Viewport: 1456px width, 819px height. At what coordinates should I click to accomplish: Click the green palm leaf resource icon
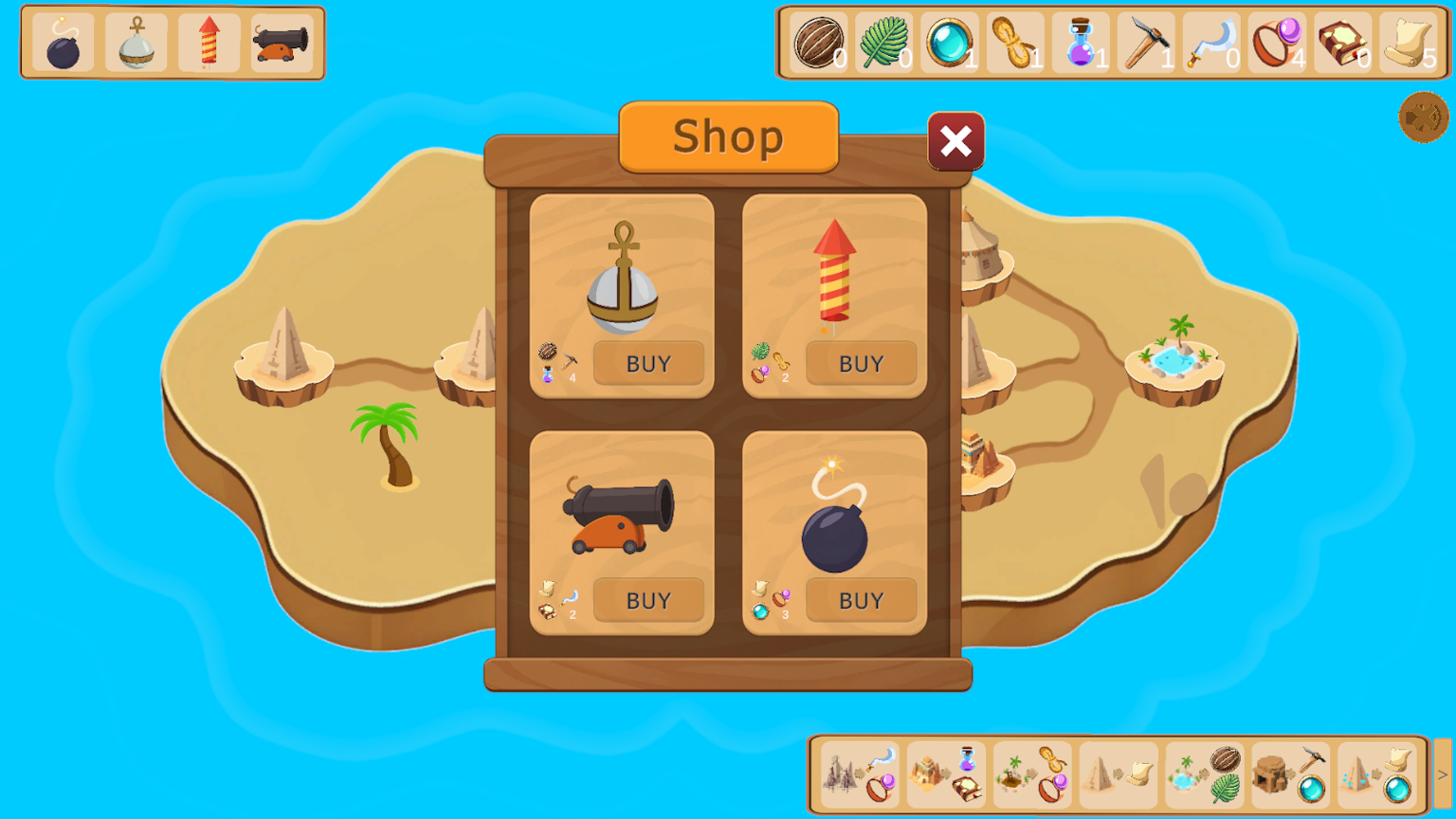tap(884, 42)
